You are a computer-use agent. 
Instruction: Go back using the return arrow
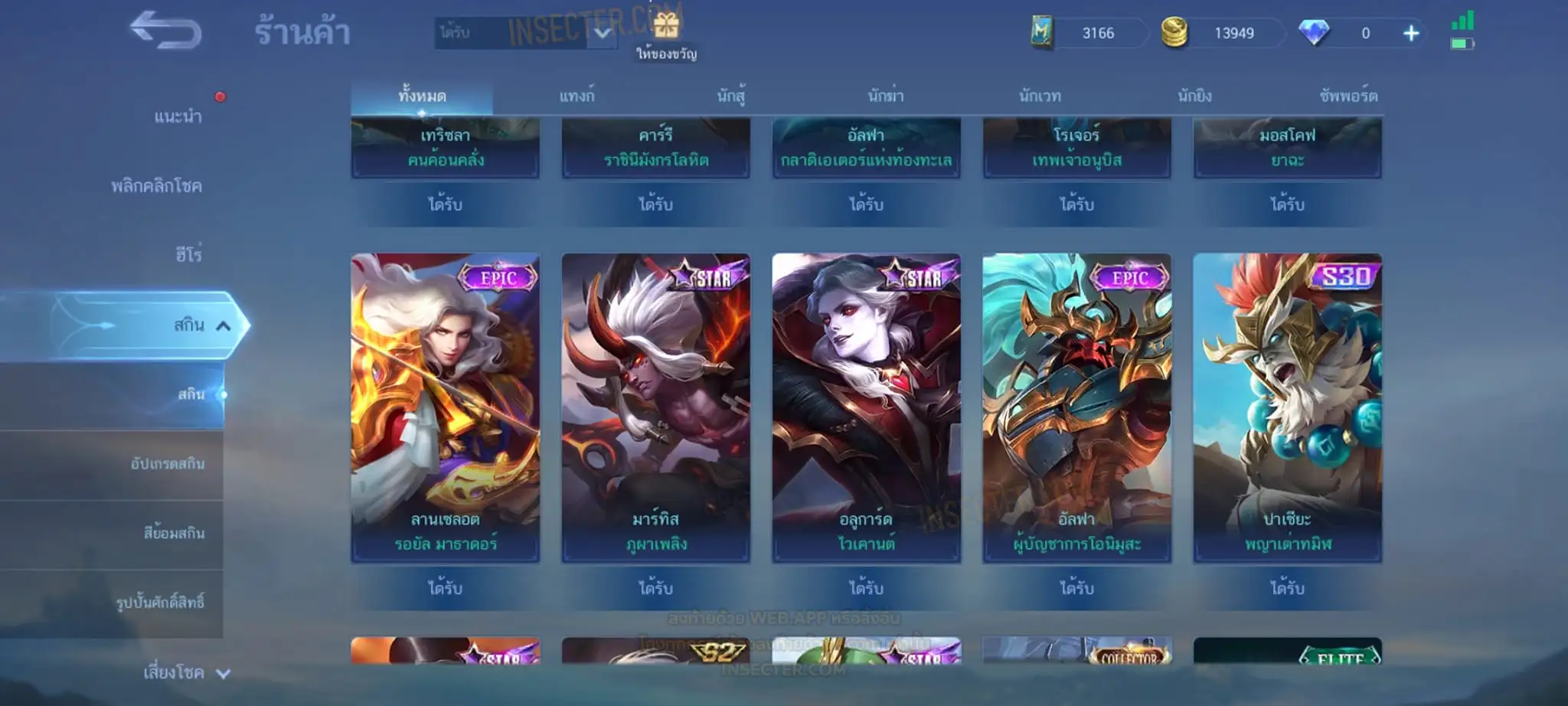coord(165,31)
